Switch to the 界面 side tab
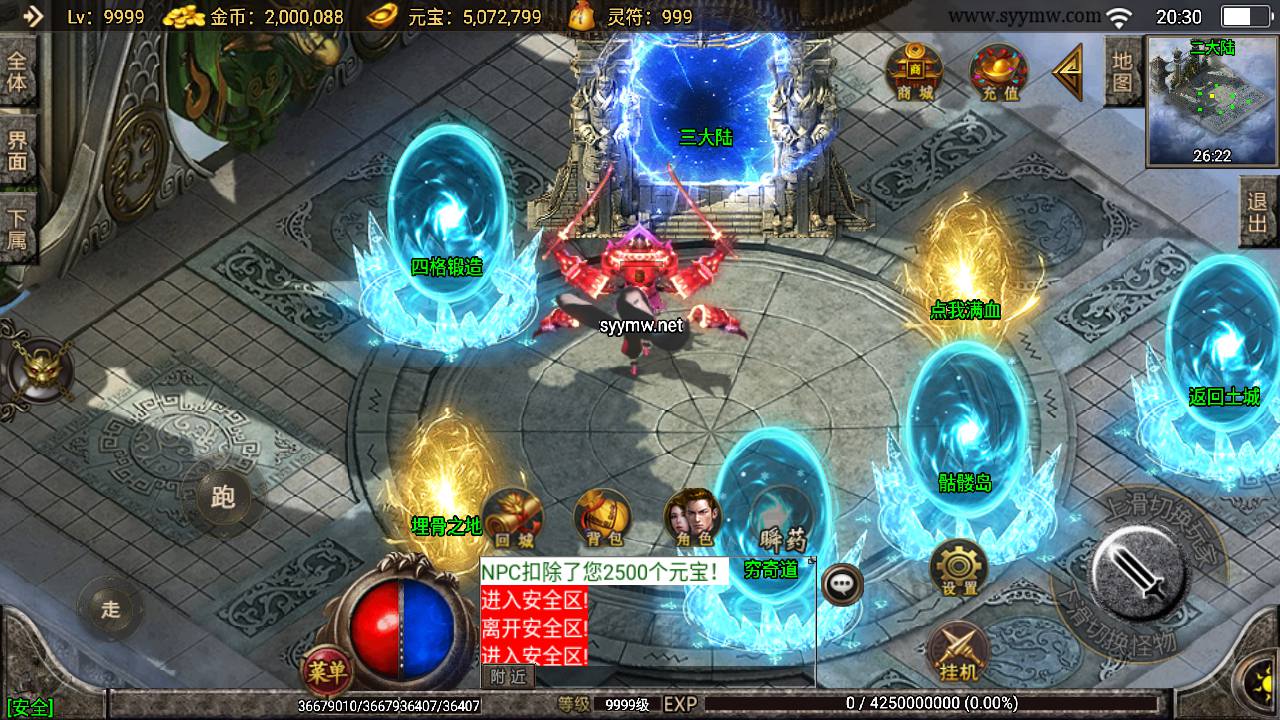The image size is (1280, 720). pos(18,150)
